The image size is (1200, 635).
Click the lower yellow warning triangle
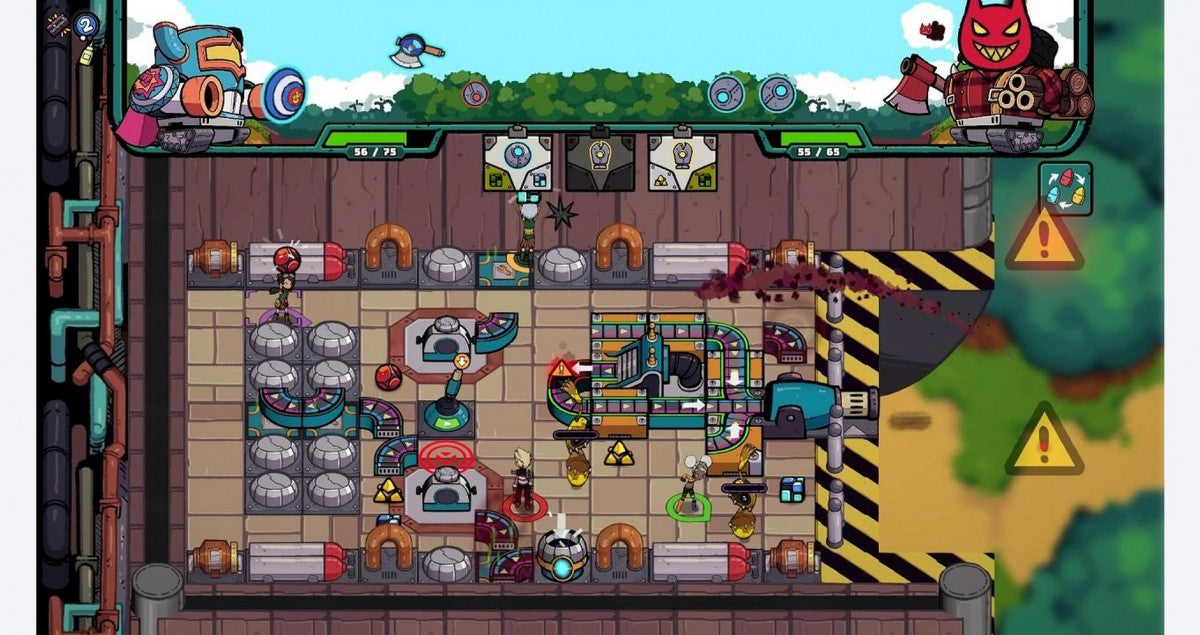1044,441
